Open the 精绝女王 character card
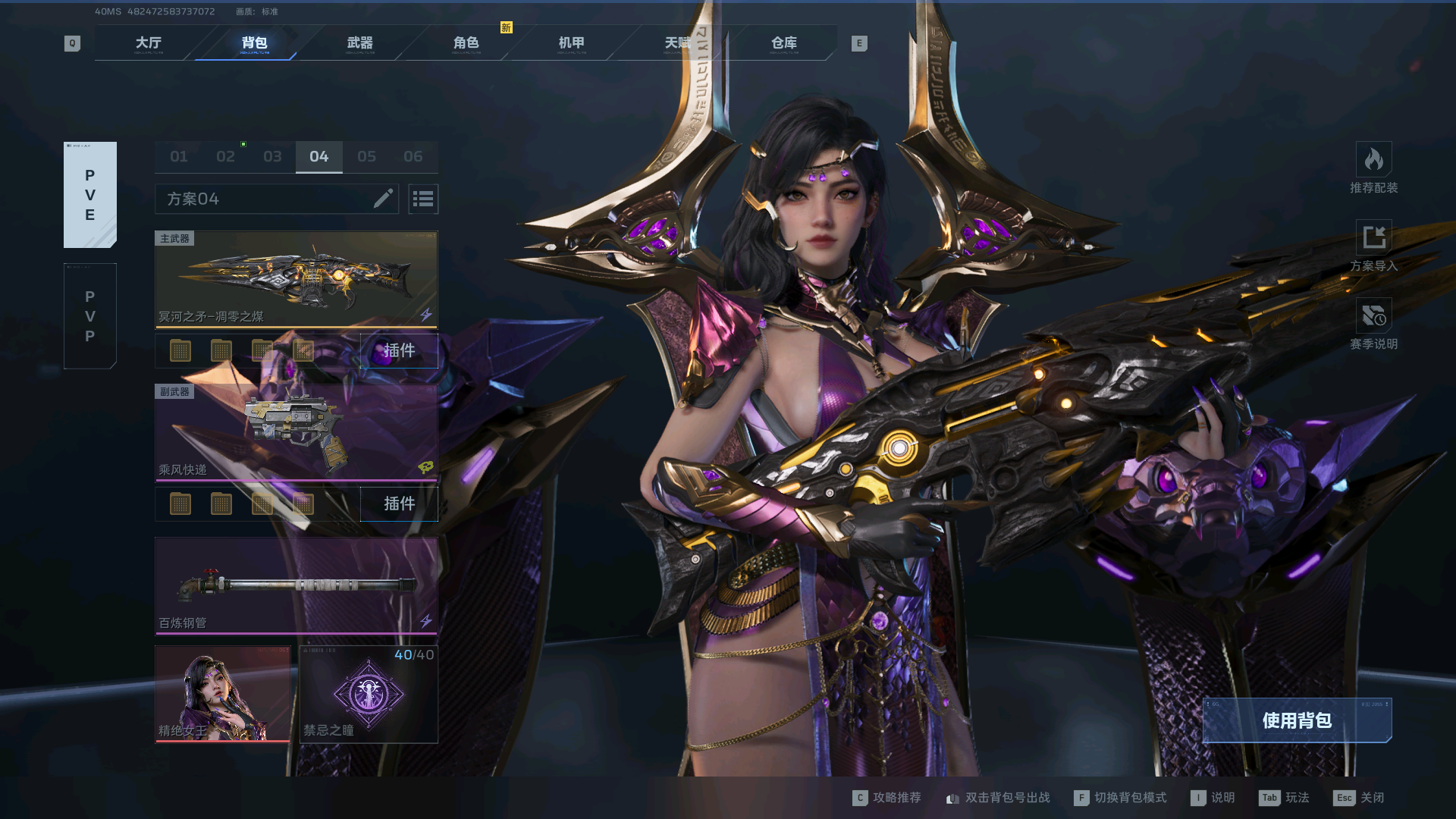The height and width of the screenshot is (819, 1456). click(222, 695)
